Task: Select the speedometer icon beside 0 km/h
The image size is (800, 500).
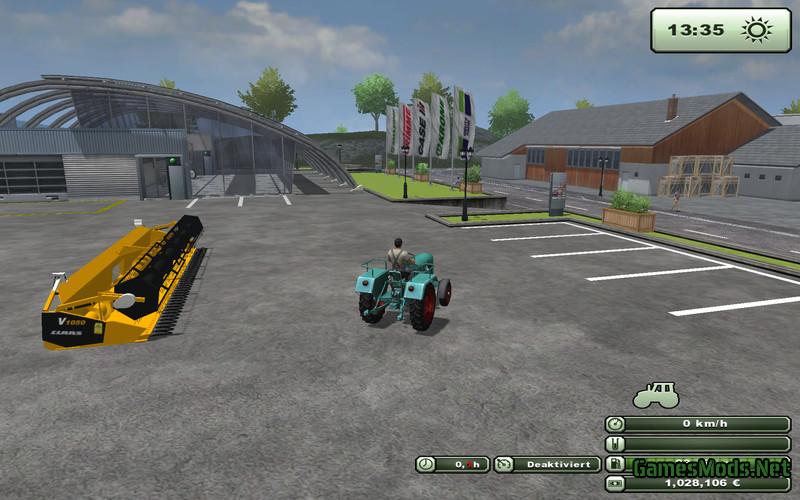Action: click(x=615, y=424)
